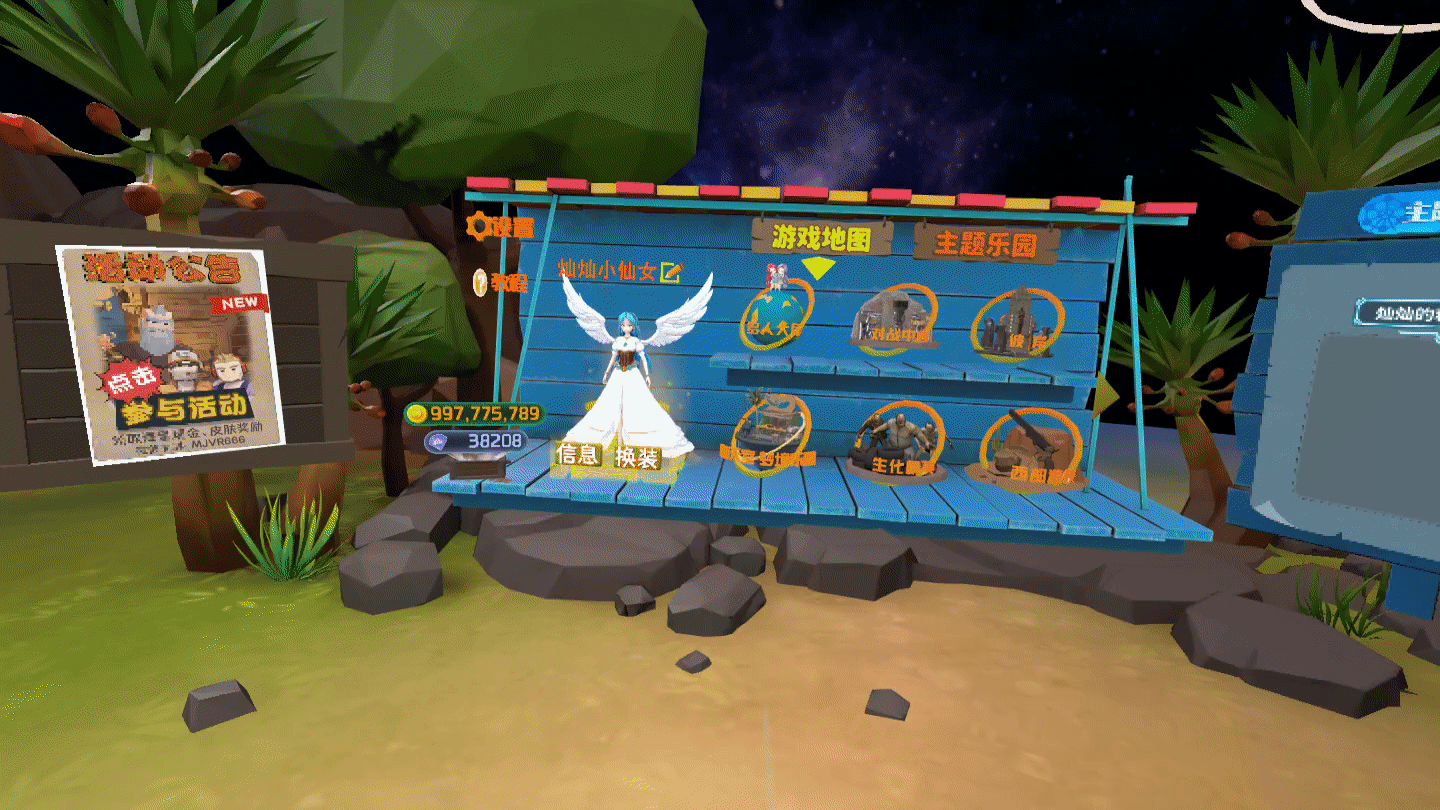1440x810 pixels.
Task: Open the 信息 info panel
Action: [x=578, y=456]
